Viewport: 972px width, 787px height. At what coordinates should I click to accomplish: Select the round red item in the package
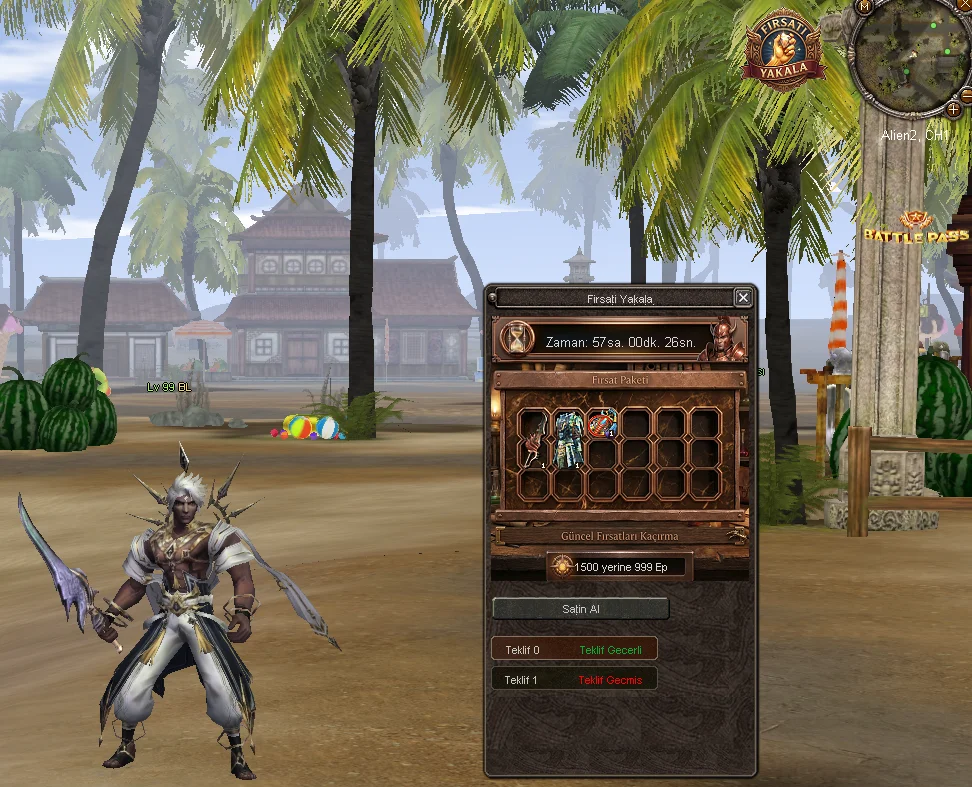(x=601, y=424)
